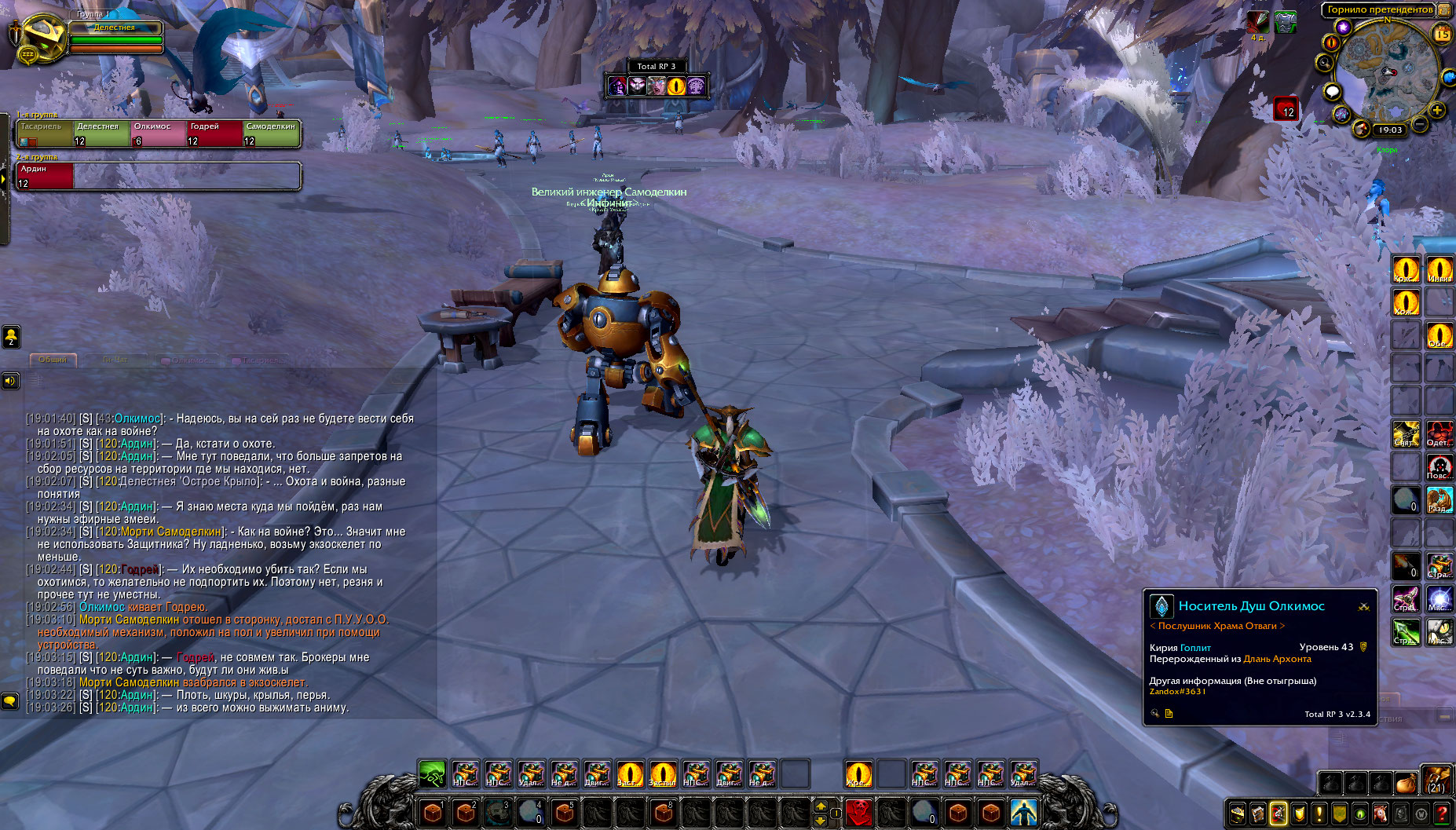Open the red question mark help button

click(1442, 814)
